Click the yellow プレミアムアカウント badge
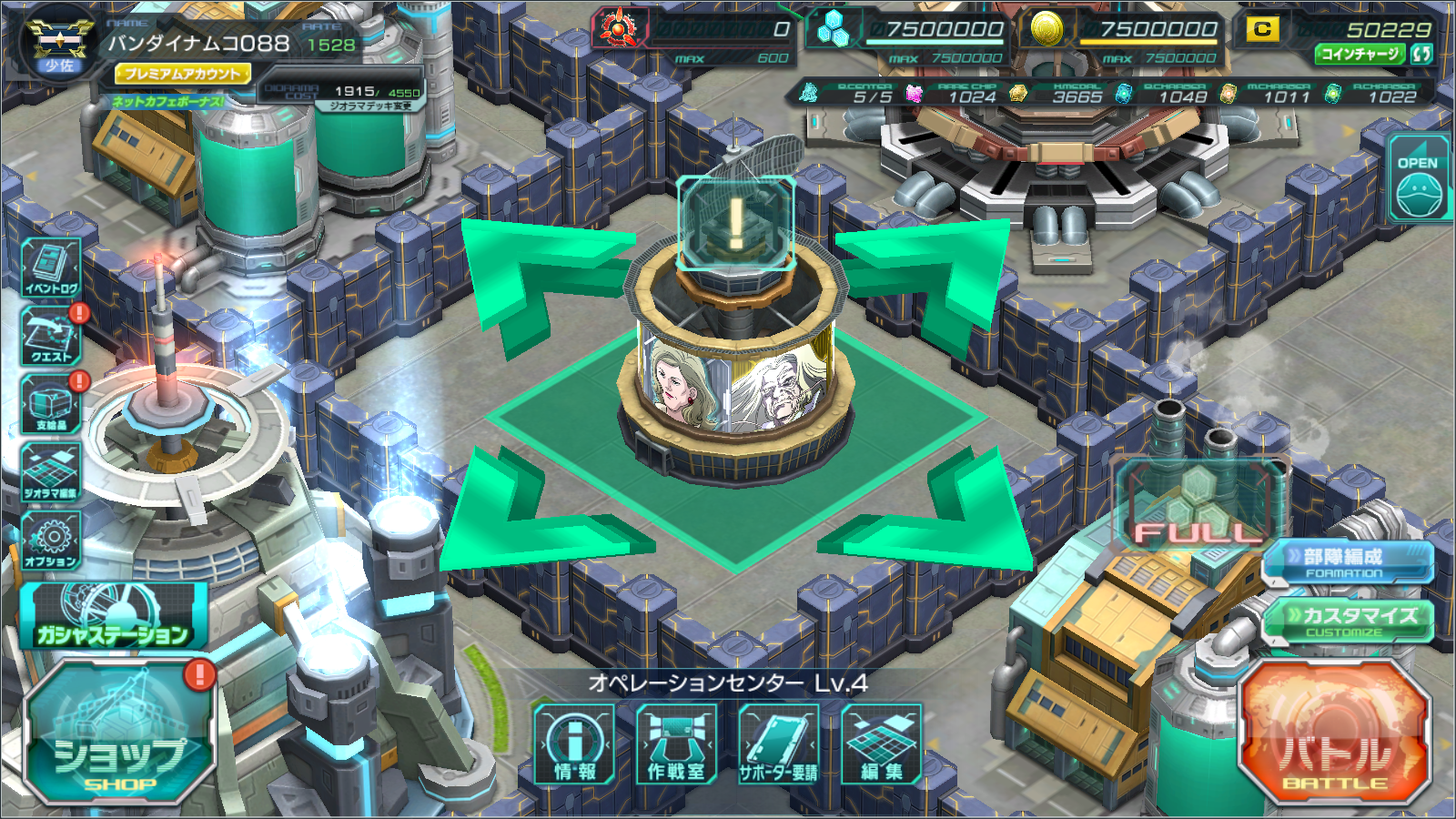The image size is (1456, 819). [x=182, y=74]
